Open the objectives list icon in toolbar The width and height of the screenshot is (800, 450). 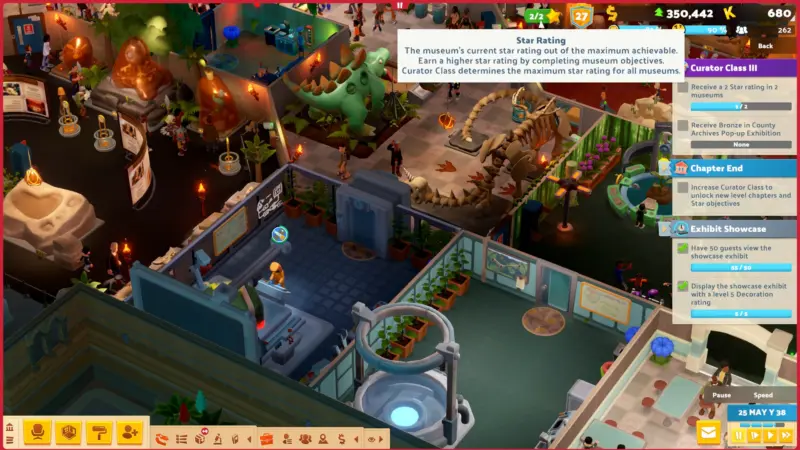click(x=182, y=438)
